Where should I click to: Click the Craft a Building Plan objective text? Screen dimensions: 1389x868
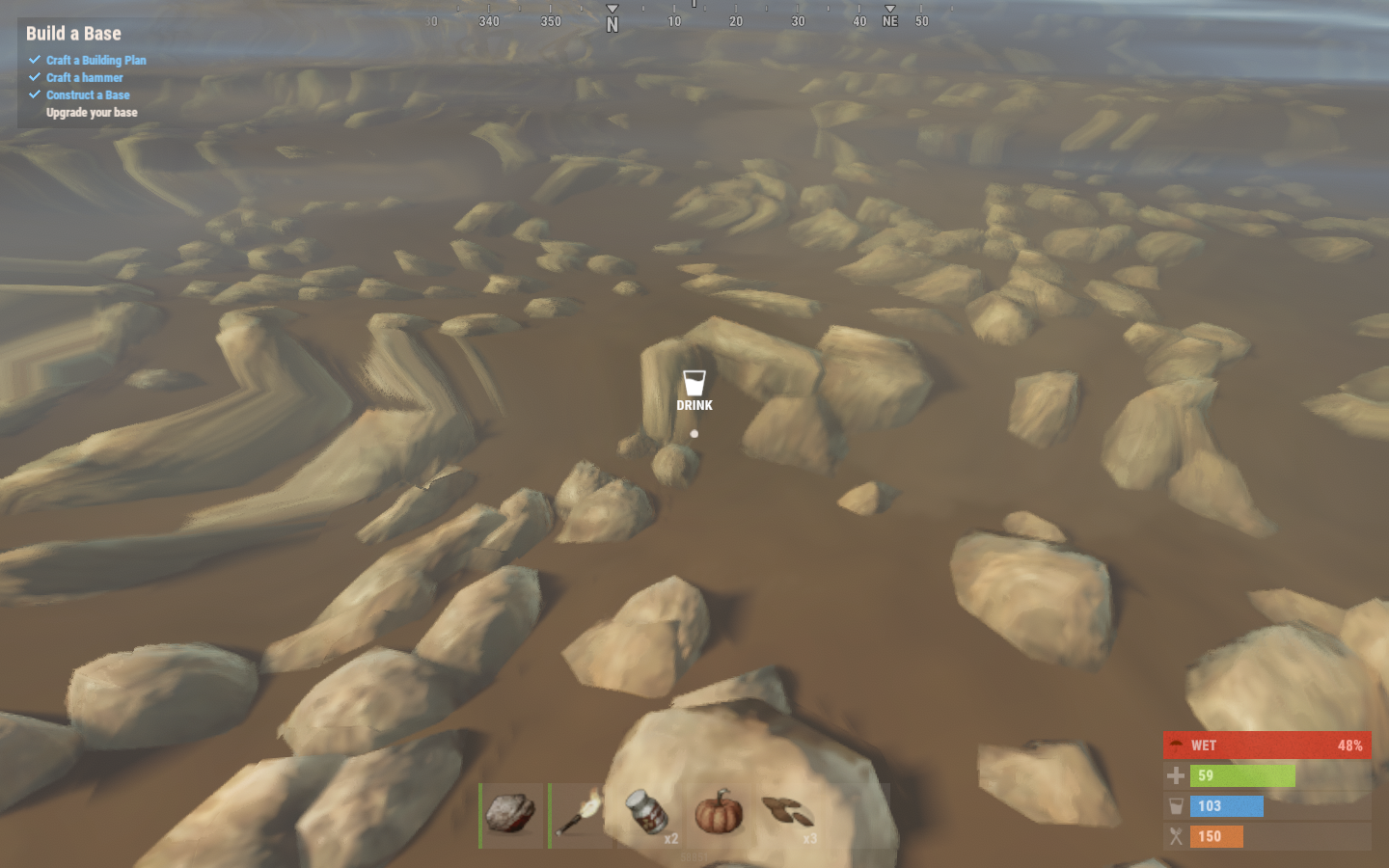(x=96, y=60)
